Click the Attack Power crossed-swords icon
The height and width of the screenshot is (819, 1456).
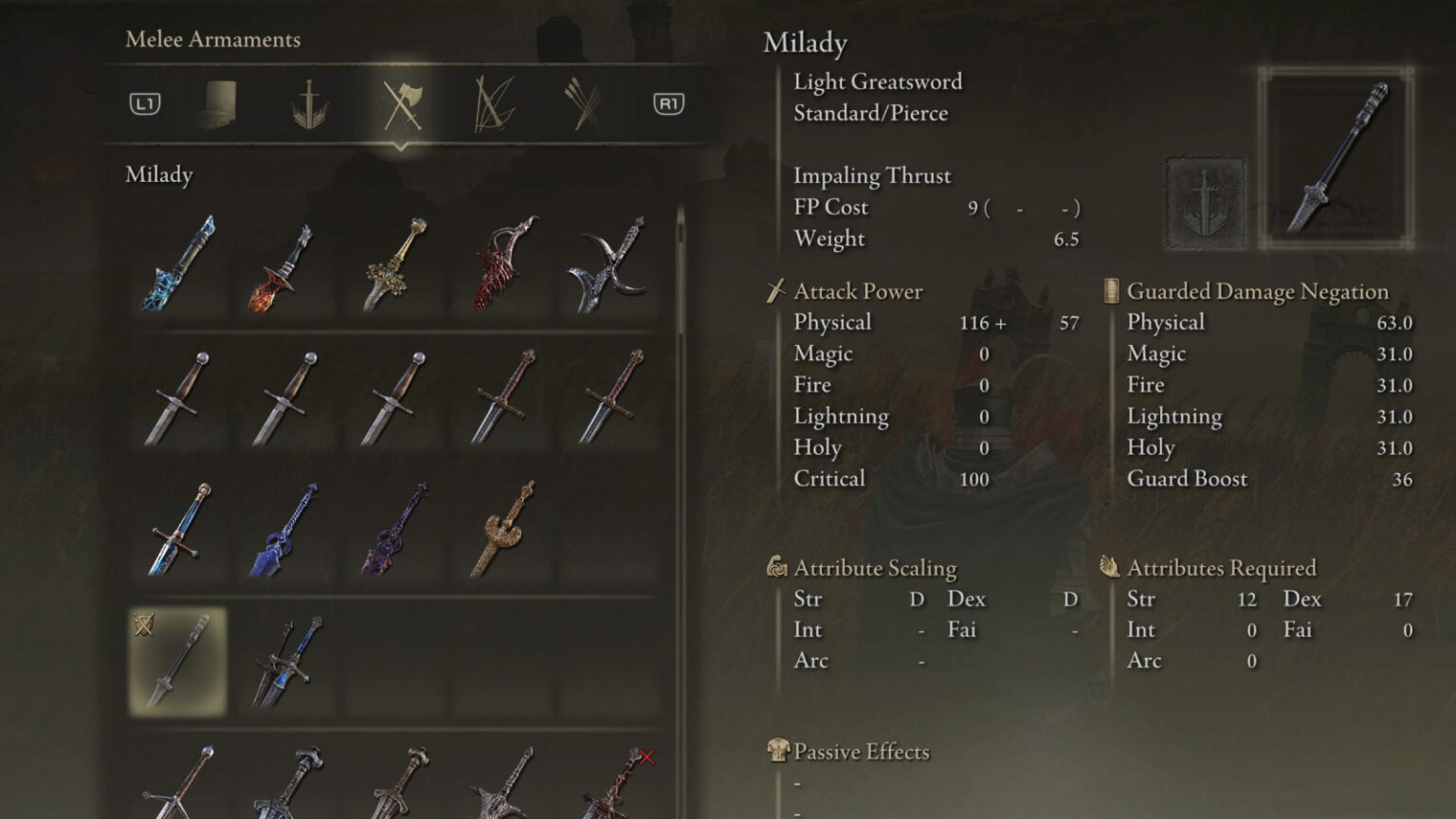click(777, 291)
